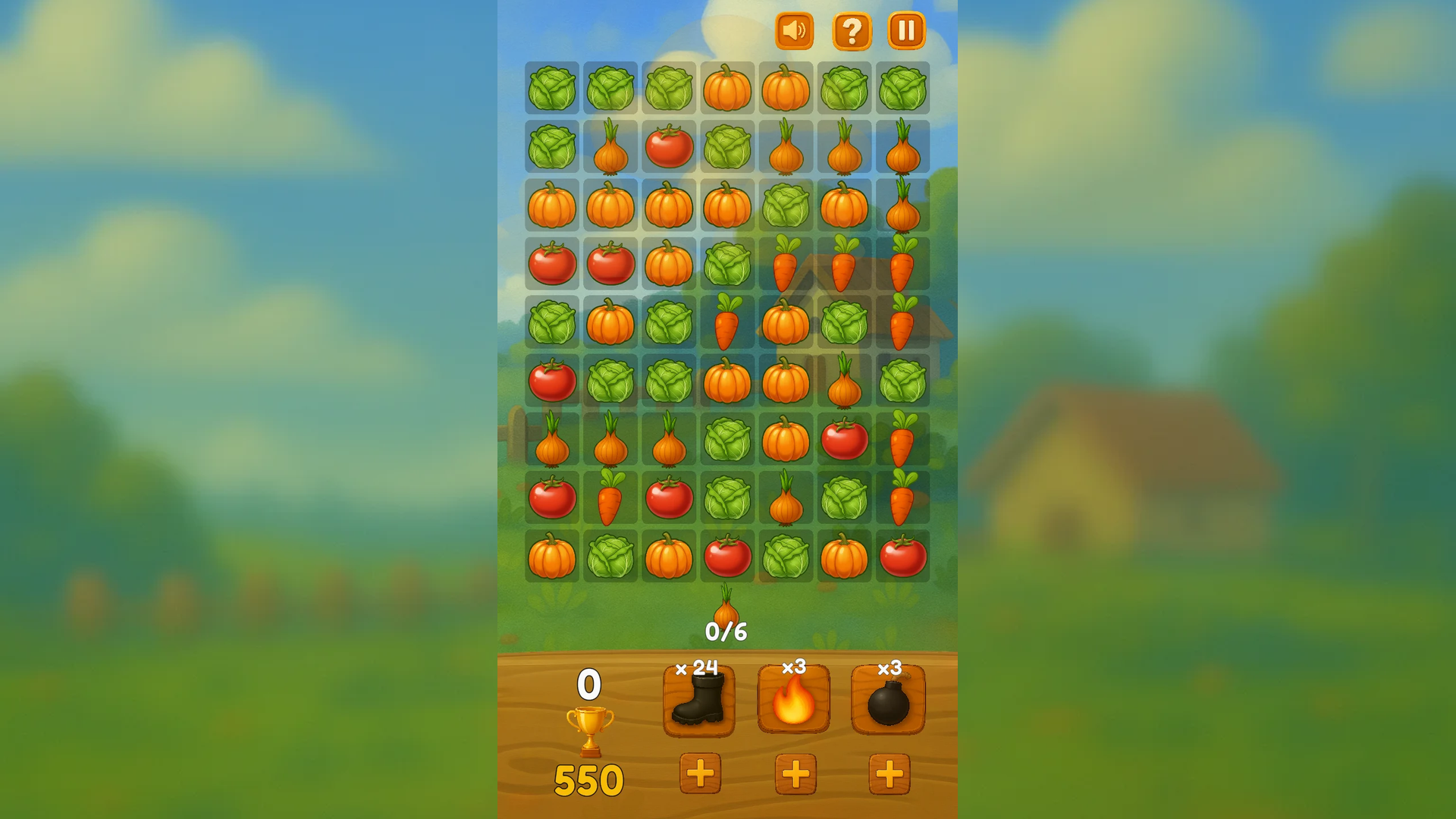Buy more fire boosters with the plus button
This screenshot has width=1456, height=819.
click(795, 775)
